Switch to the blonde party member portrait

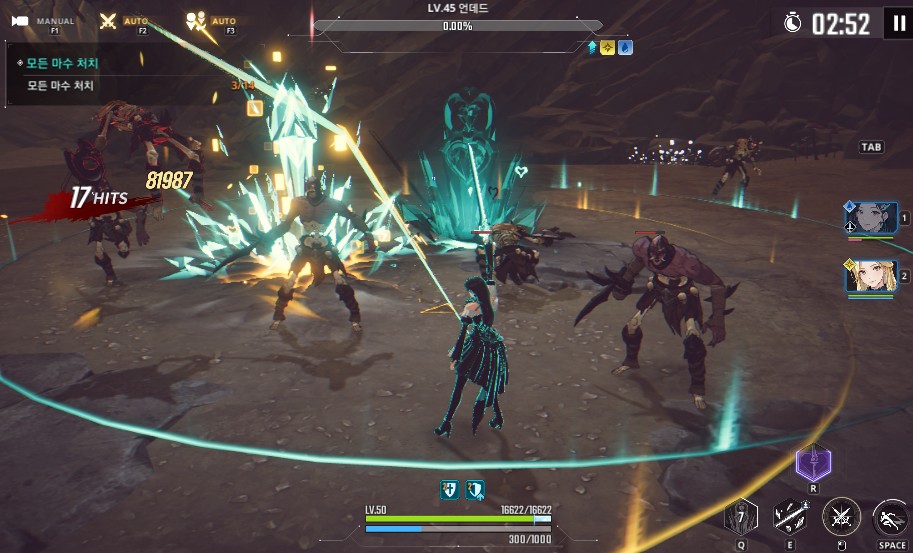click(870, 275)
